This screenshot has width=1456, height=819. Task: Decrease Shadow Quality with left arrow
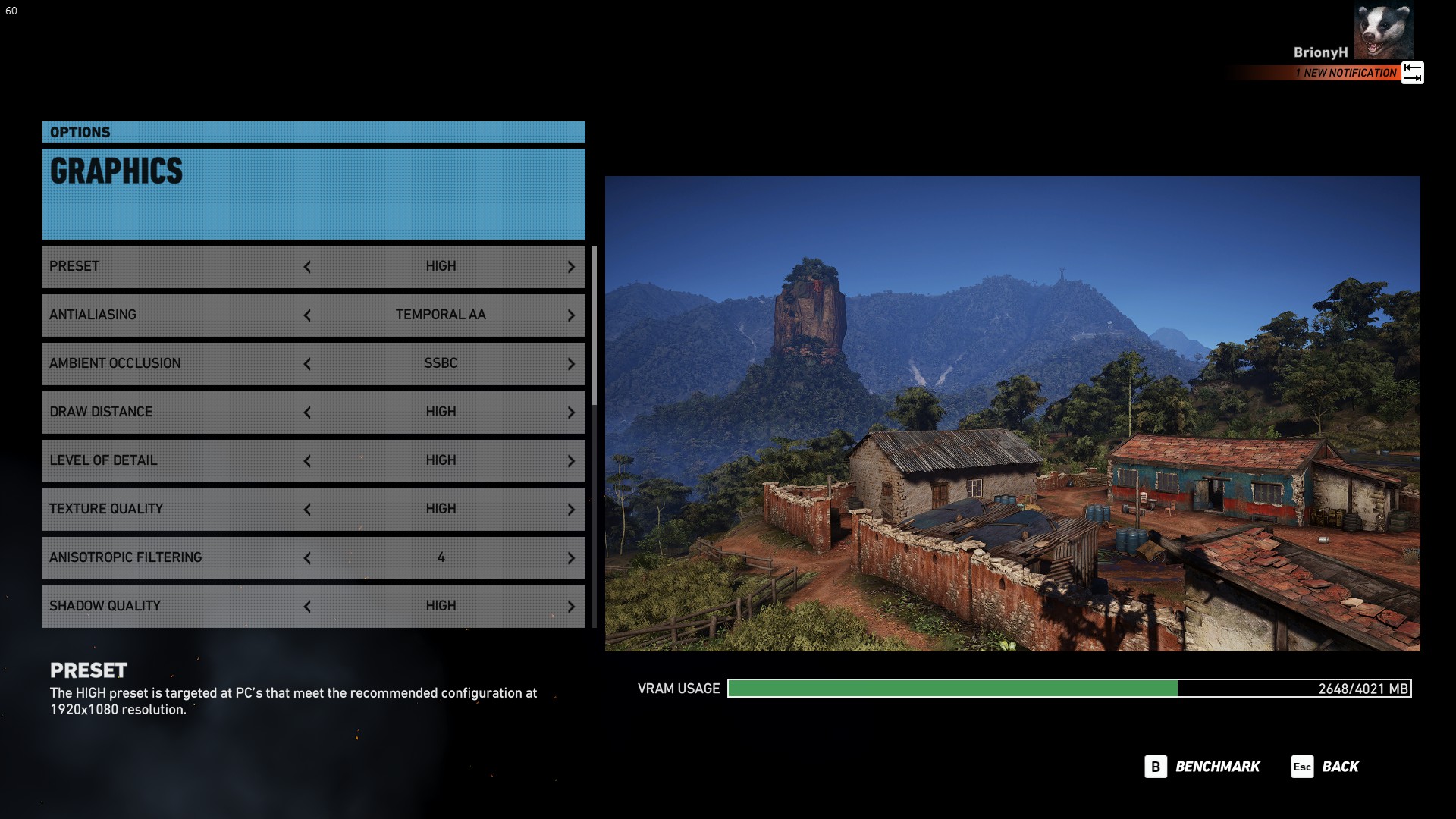[x=307, y=607]
